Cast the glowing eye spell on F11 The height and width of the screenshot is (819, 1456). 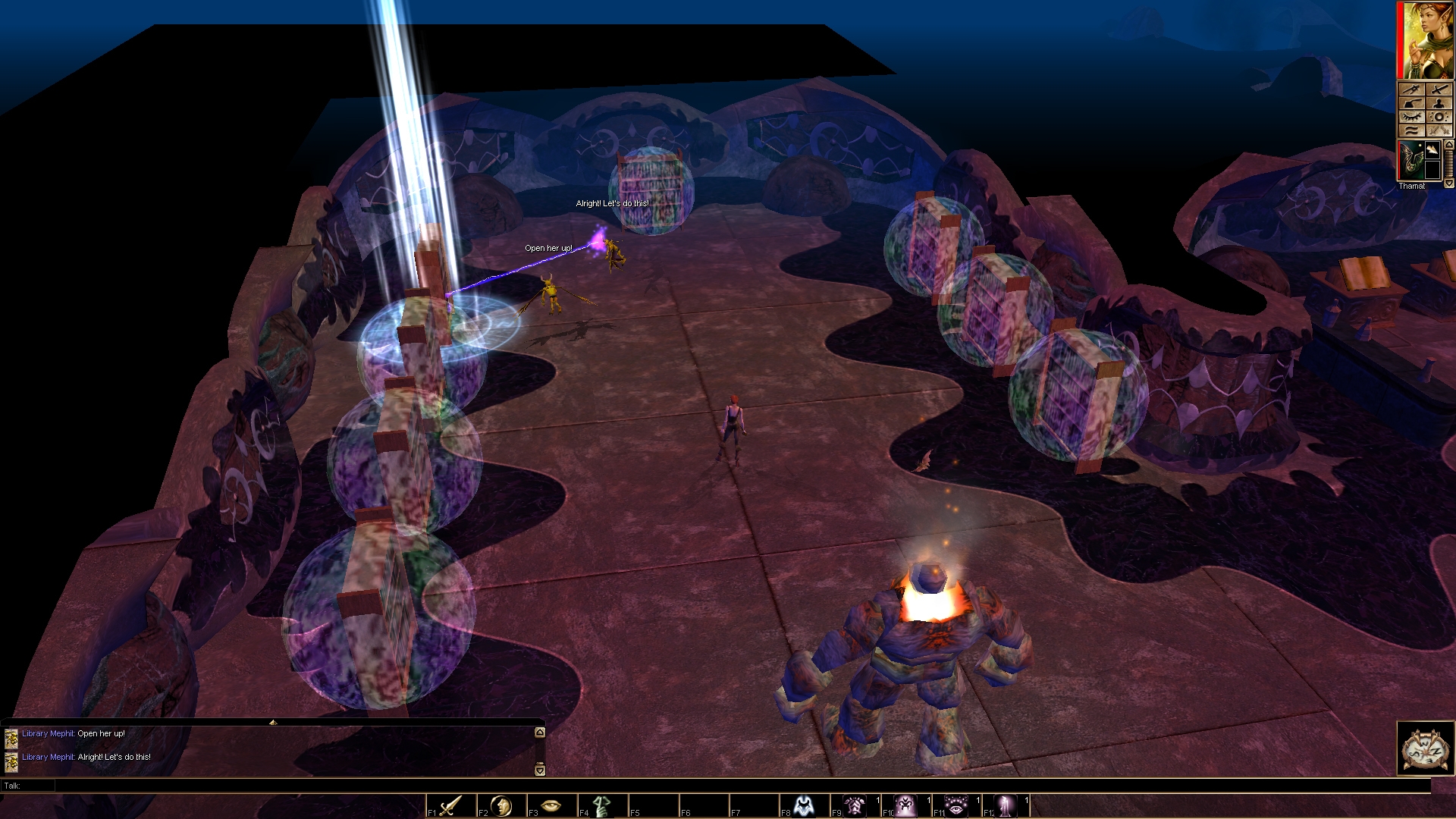click(x=955, y=805)
